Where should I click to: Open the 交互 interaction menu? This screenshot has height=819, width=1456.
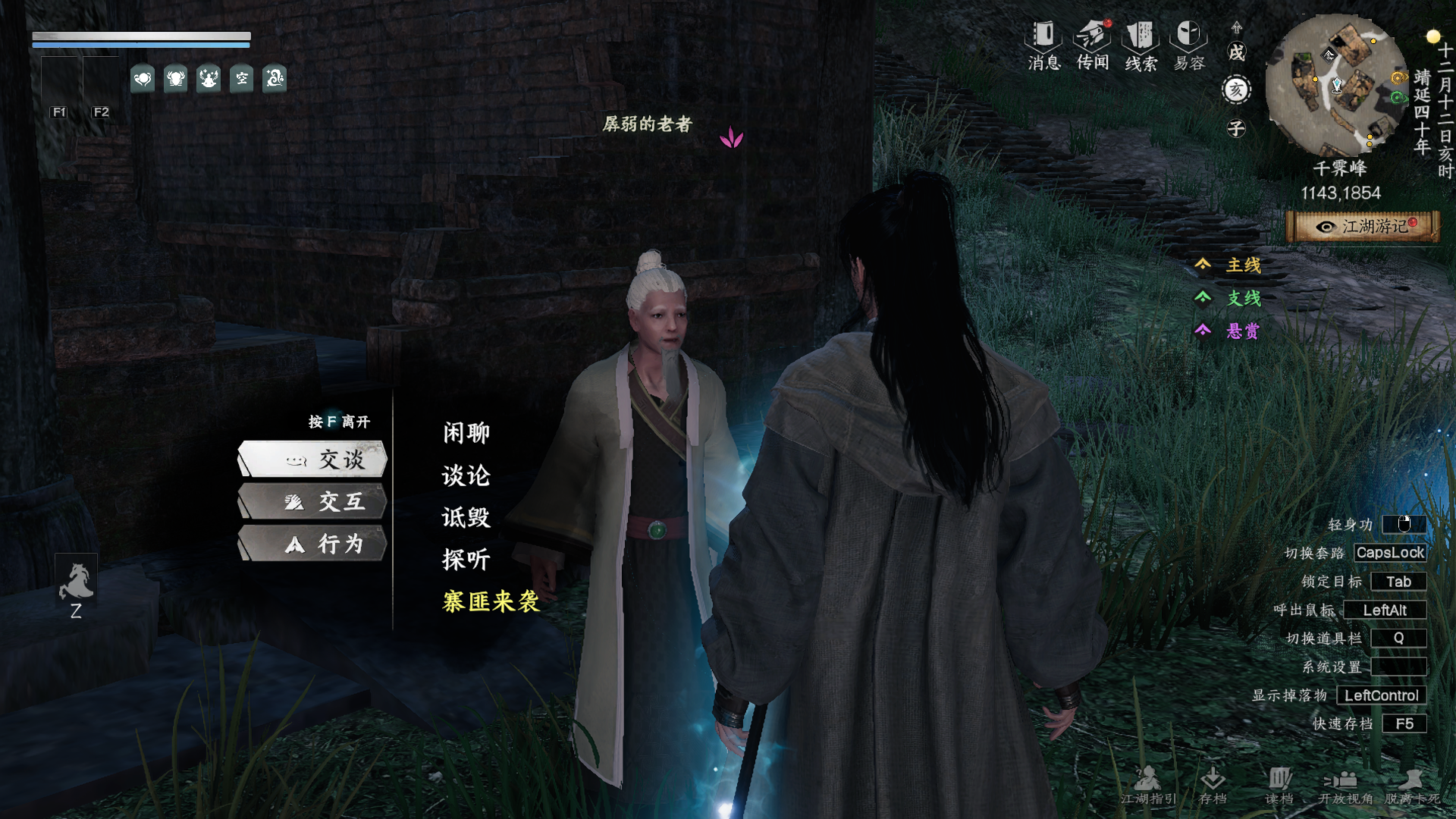point(313,502)
